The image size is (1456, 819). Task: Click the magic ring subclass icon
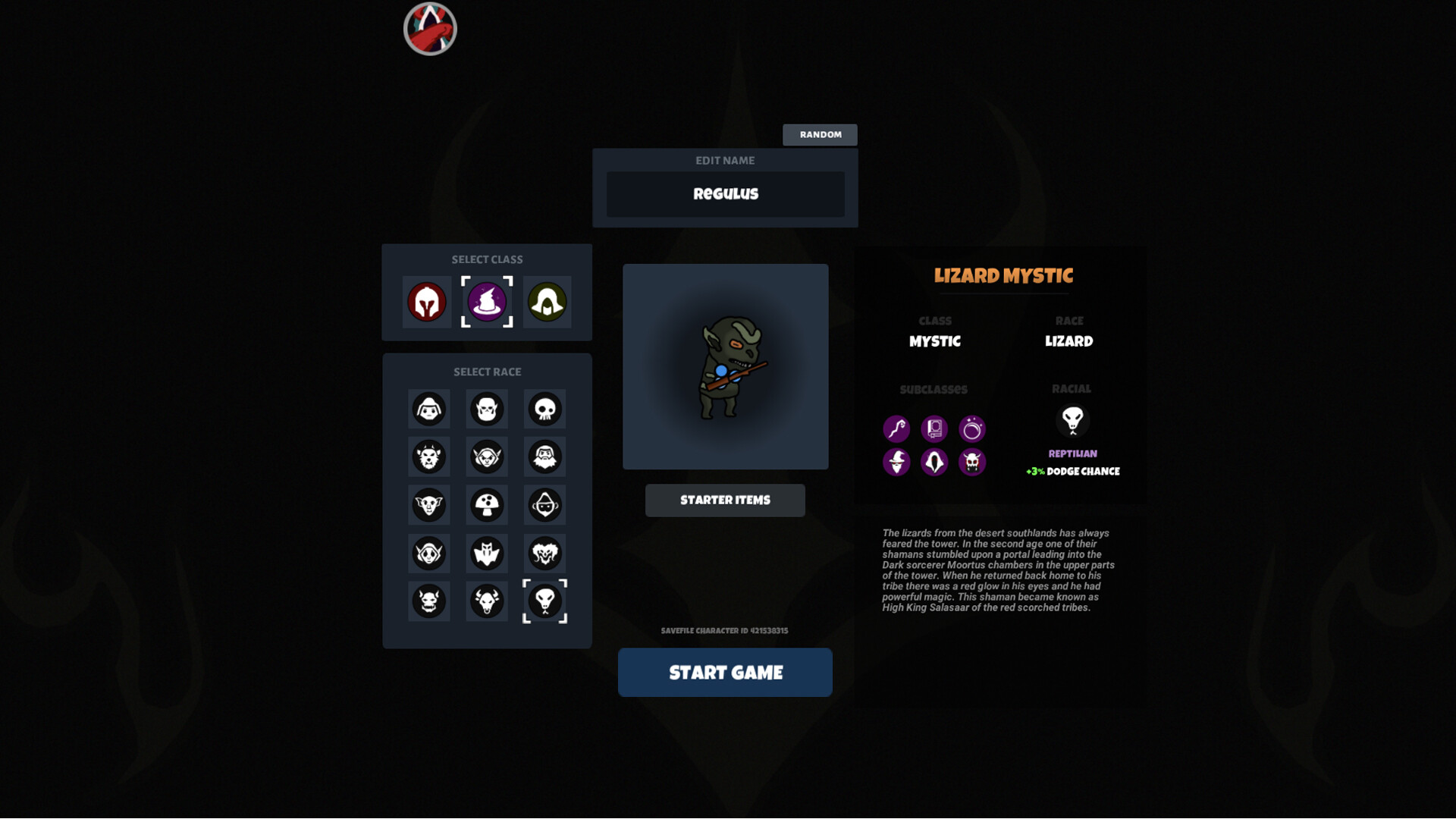tap(972, 428)
